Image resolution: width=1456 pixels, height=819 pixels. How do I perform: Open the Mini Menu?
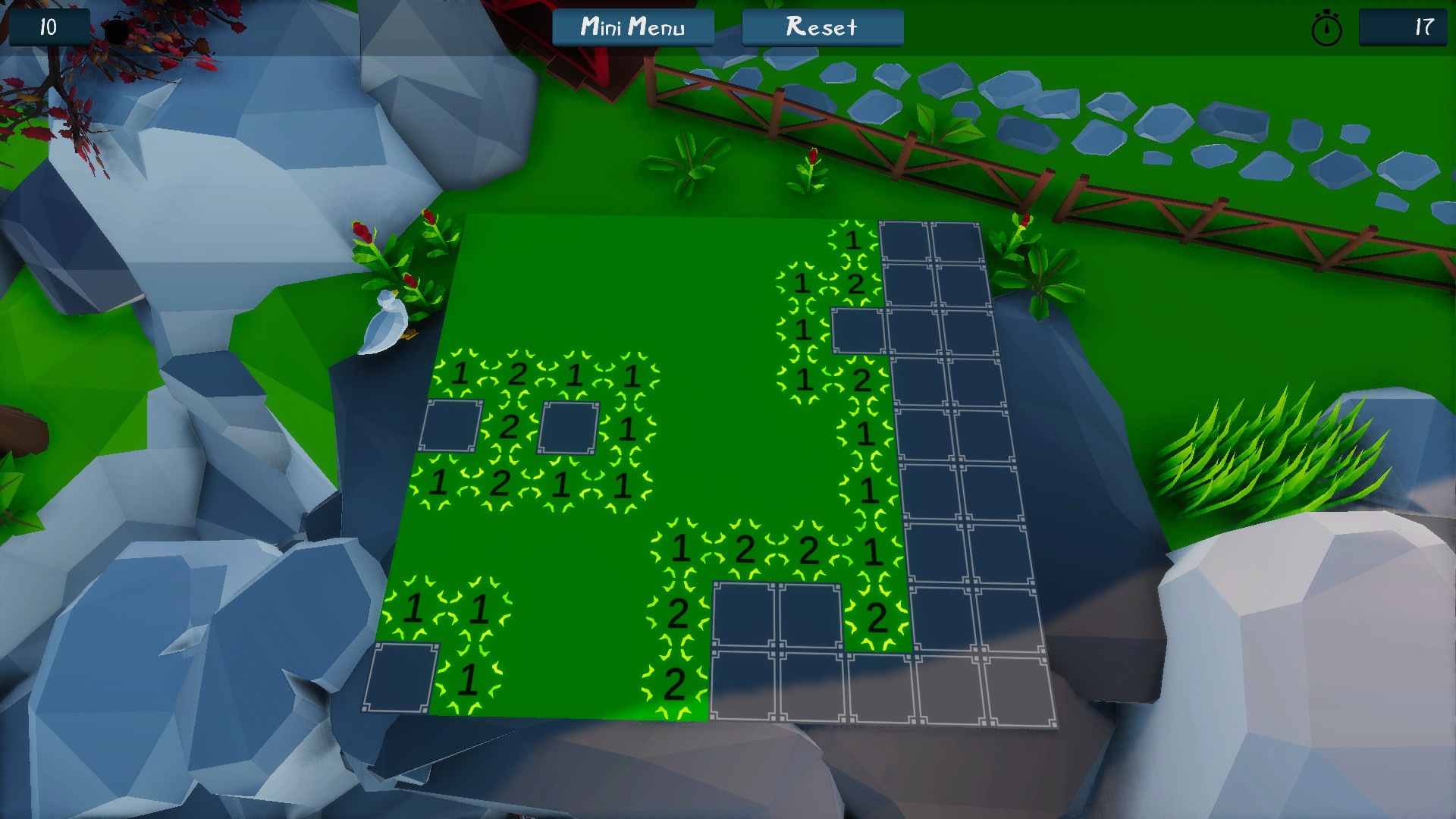coord(634,28)
